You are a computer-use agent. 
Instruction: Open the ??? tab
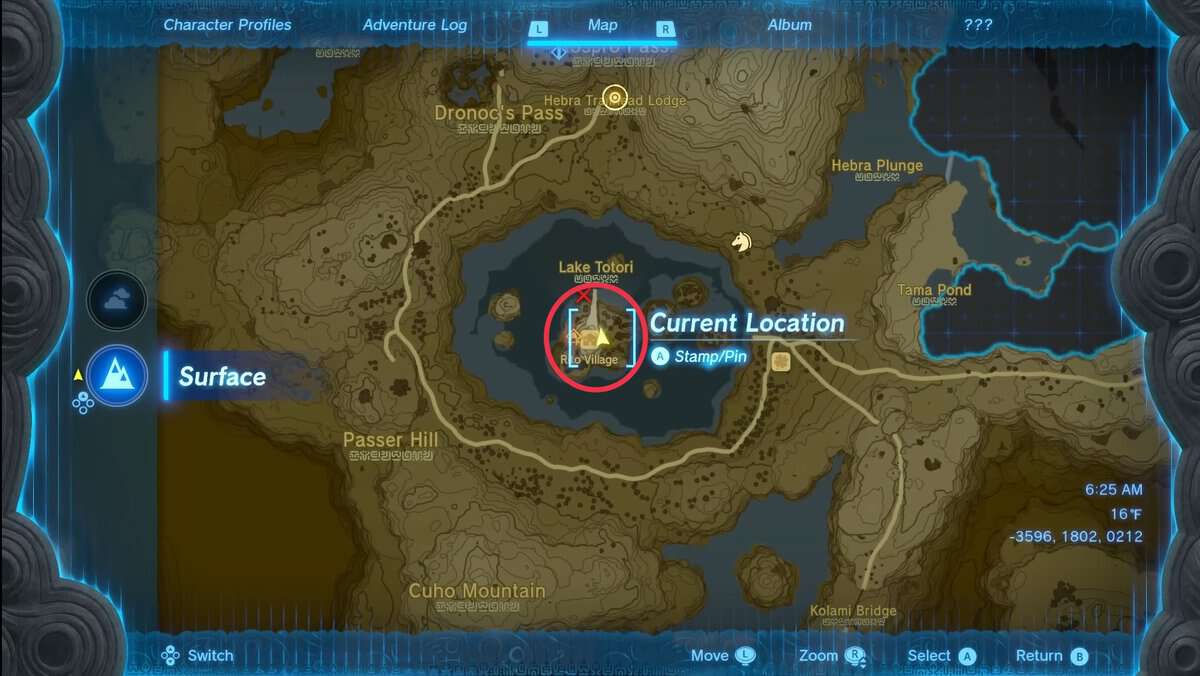[977, 25]
